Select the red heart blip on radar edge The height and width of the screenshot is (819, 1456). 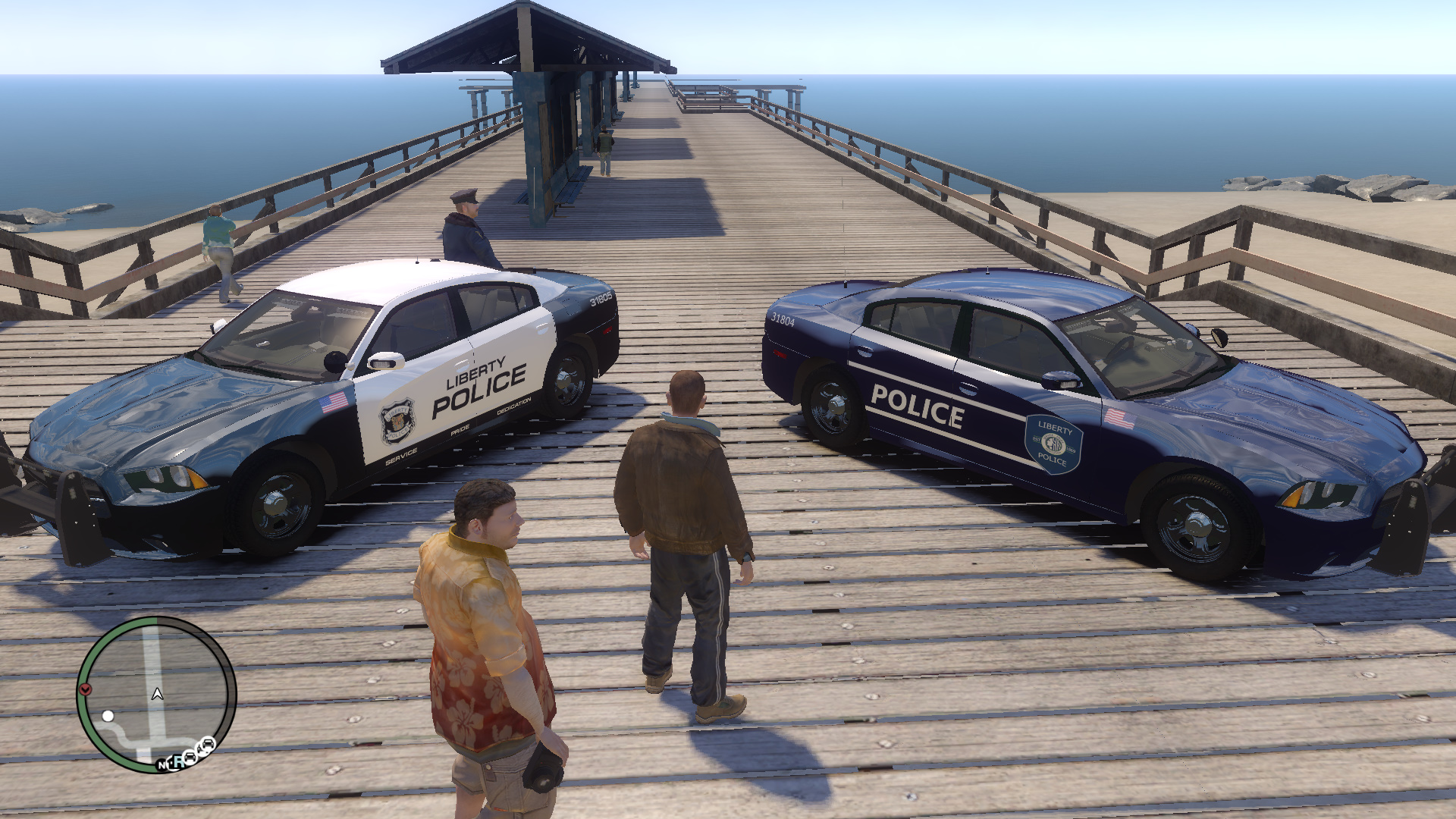click(86, 689)
